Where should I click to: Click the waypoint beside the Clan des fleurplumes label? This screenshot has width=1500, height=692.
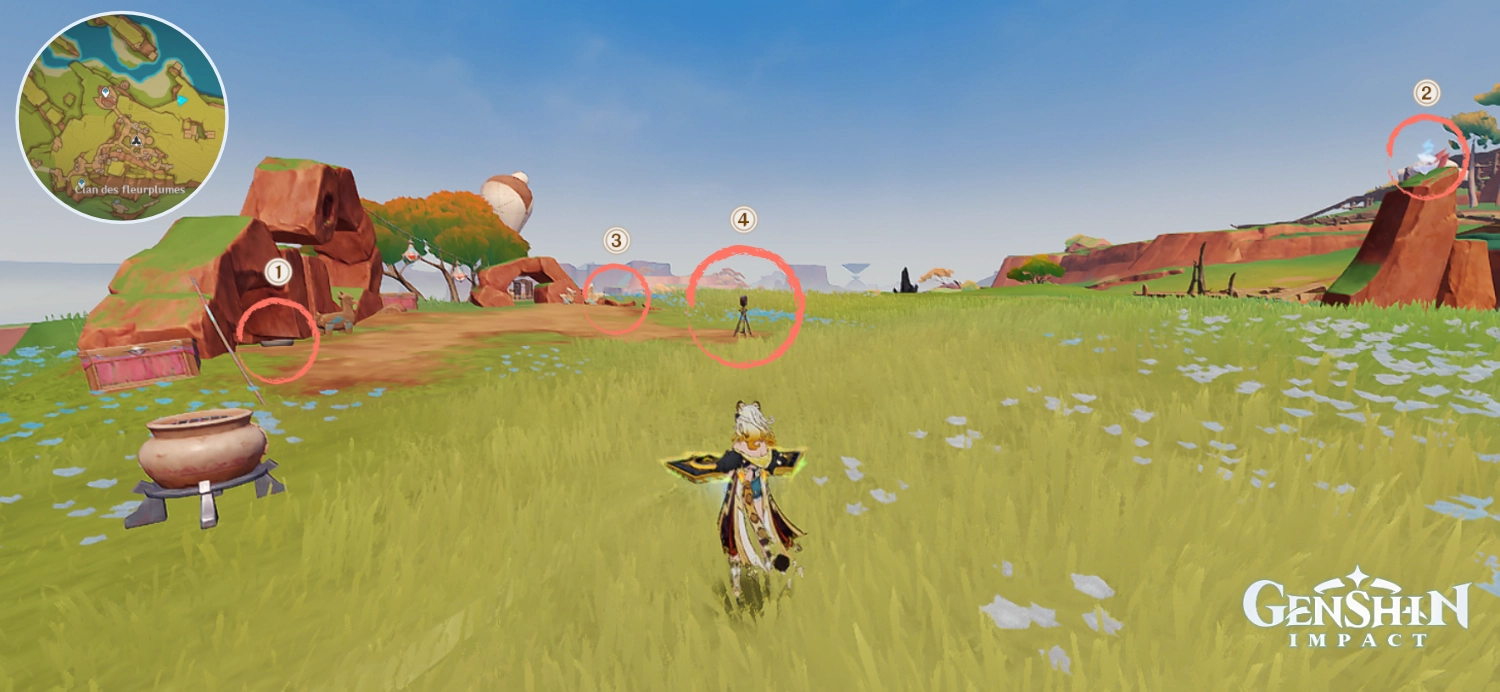[81, 184]
